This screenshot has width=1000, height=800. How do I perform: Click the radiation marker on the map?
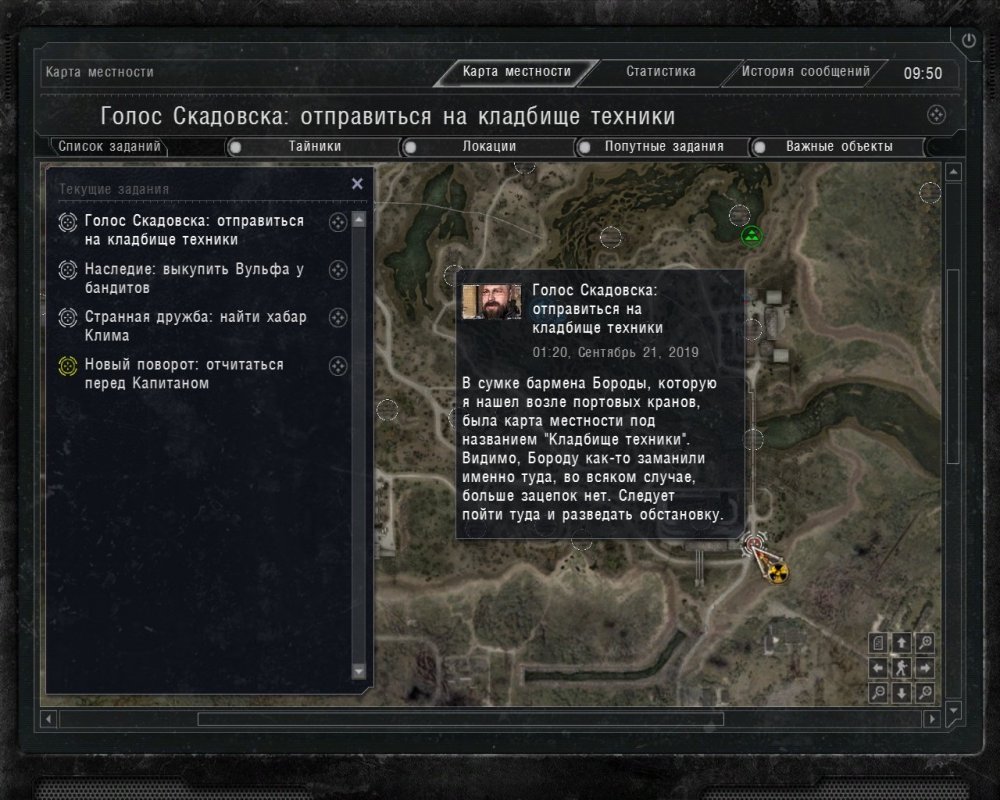777,572
